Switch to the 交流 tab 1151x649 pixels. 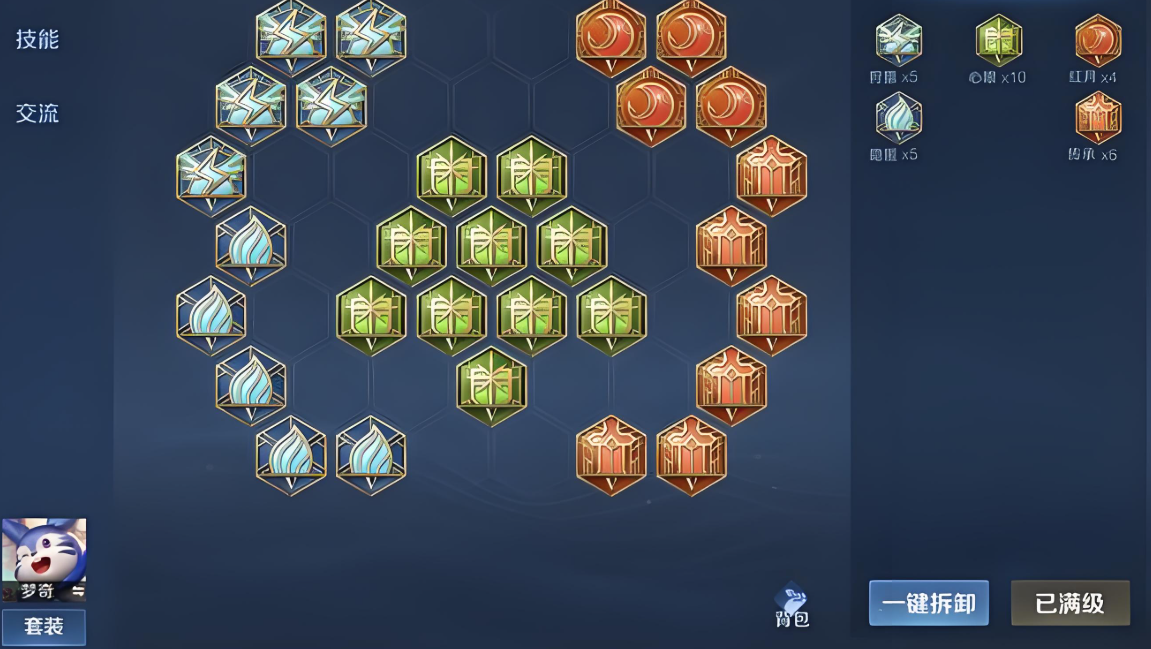click(x=38, y=113)
